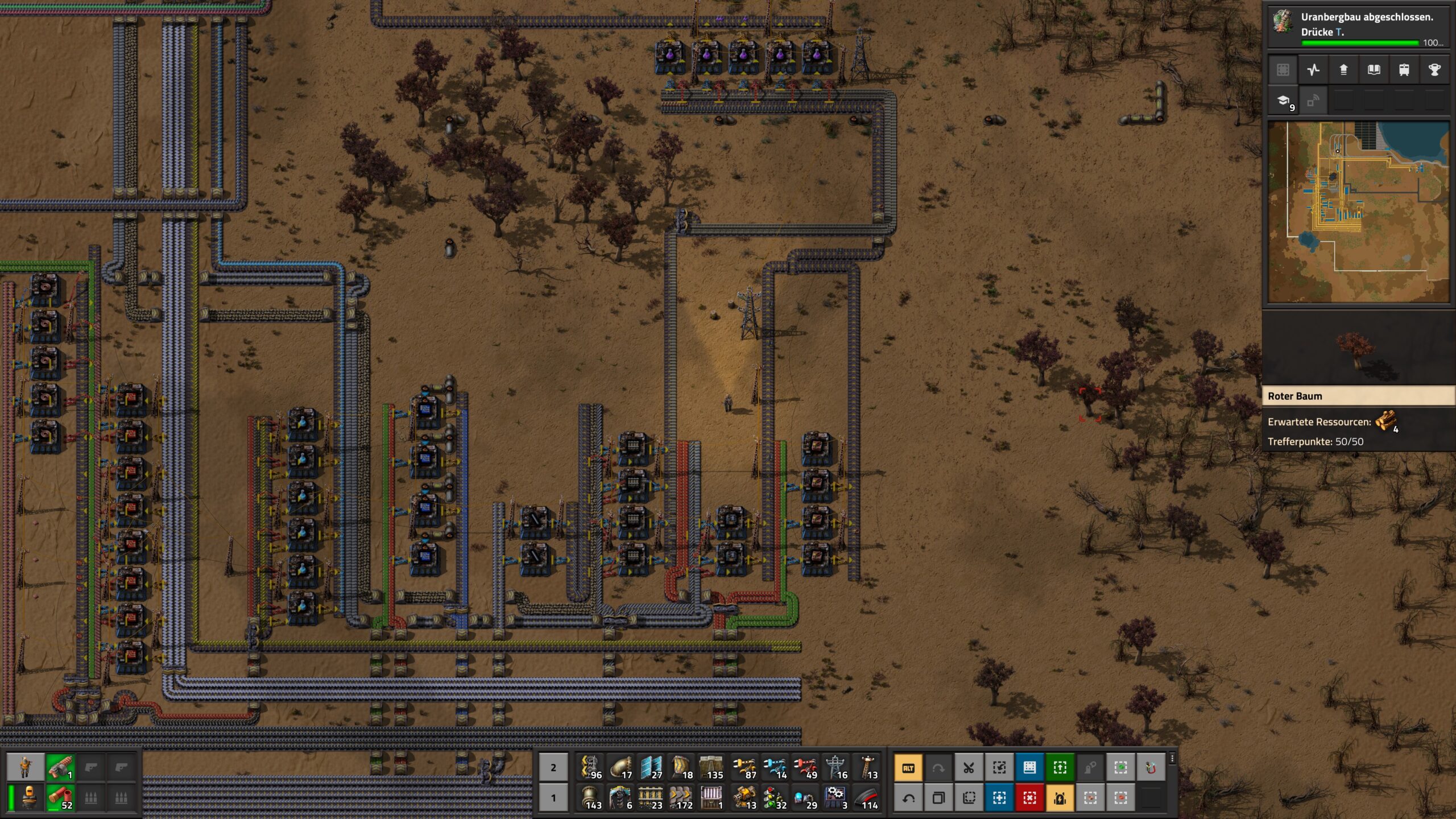
Task: Choose the solar panel hotbar slot
Action: tap(651, 767)
